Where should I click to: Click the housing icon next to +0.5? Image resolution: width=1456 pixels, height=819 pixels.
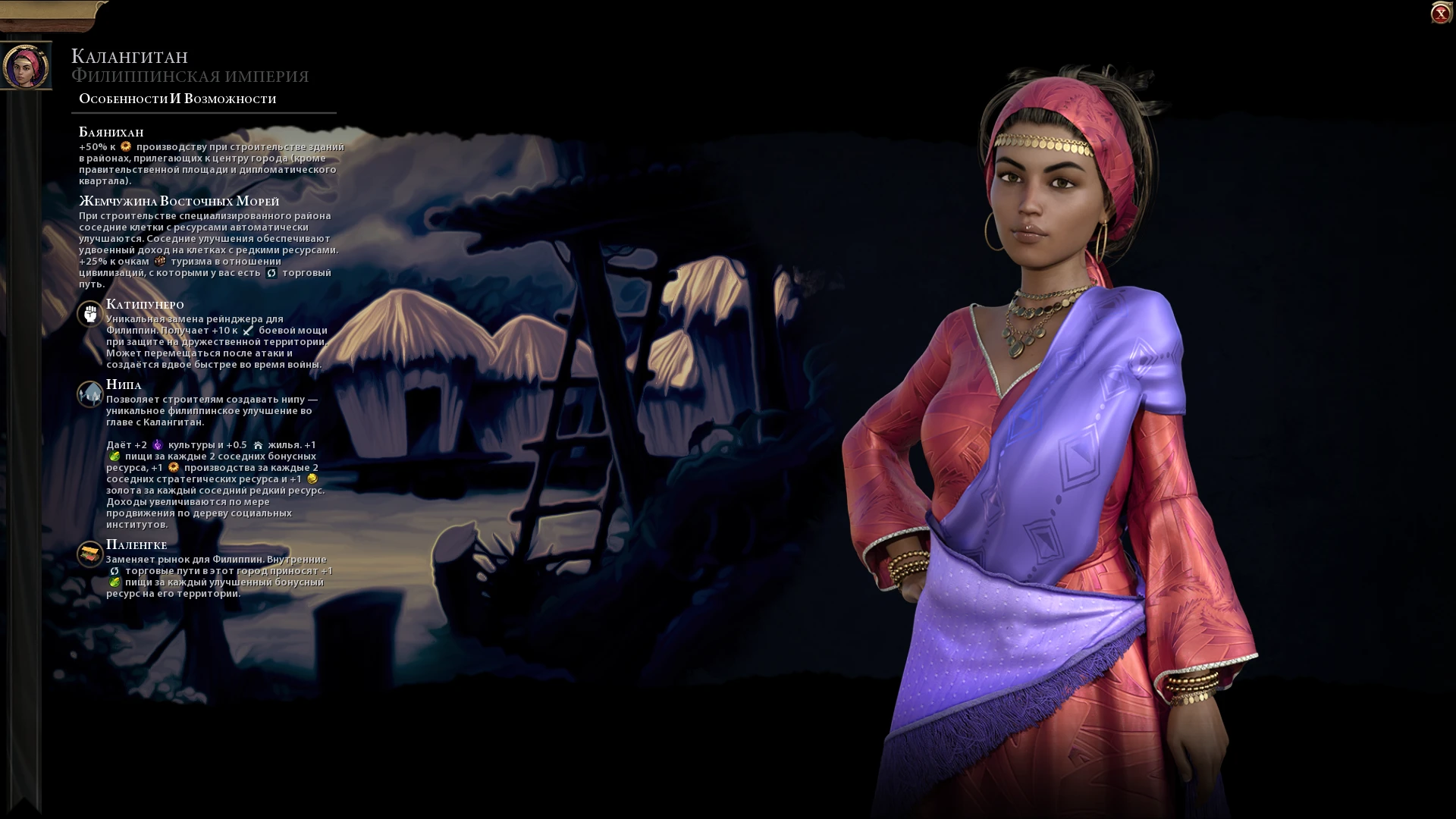(259, 446)
